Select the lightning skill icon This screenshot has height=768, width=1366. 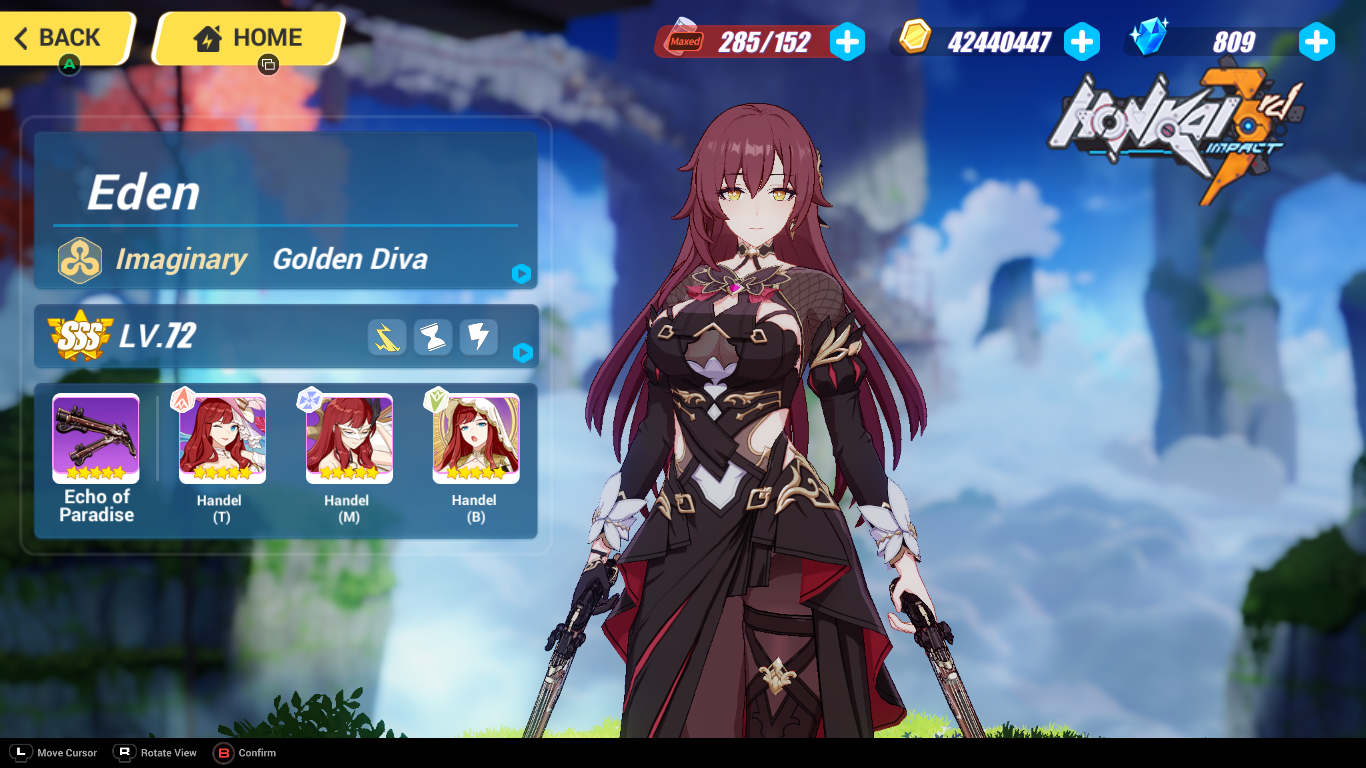tap(478, 337)
